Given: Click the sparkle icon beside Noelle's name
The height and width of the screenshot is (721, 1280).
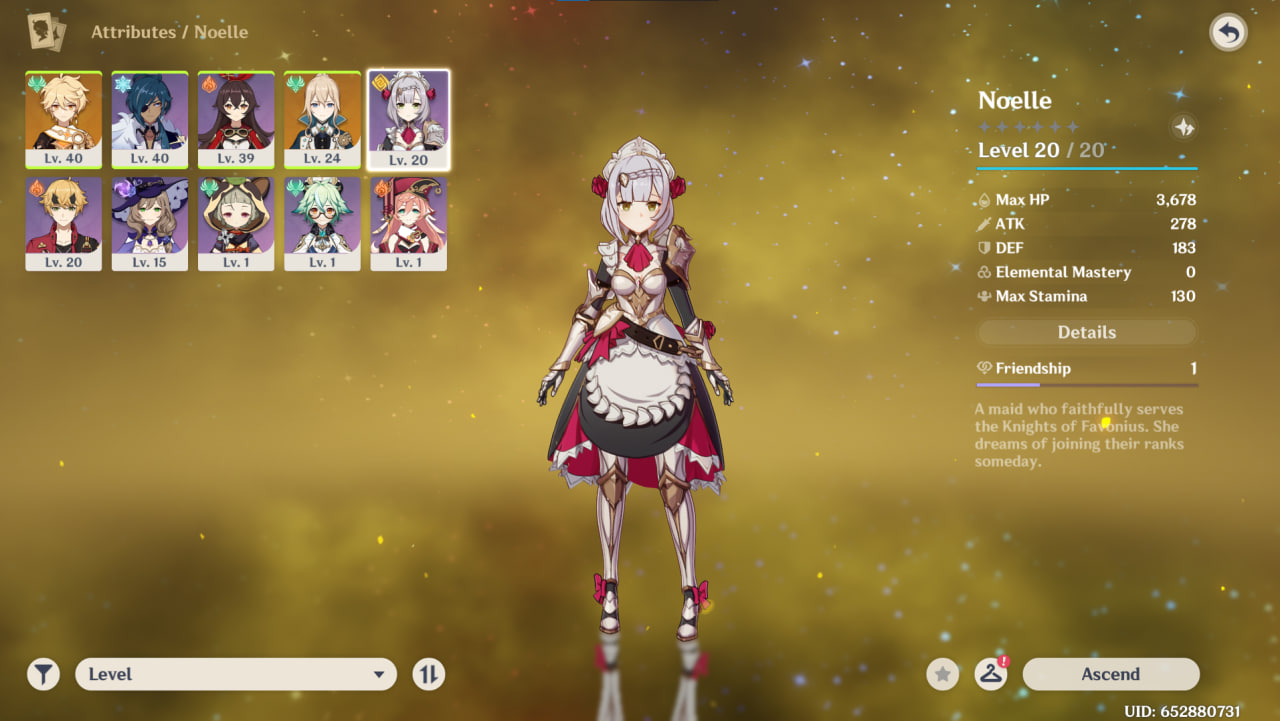Looking at the screenshot, I should coord(1184,127).
